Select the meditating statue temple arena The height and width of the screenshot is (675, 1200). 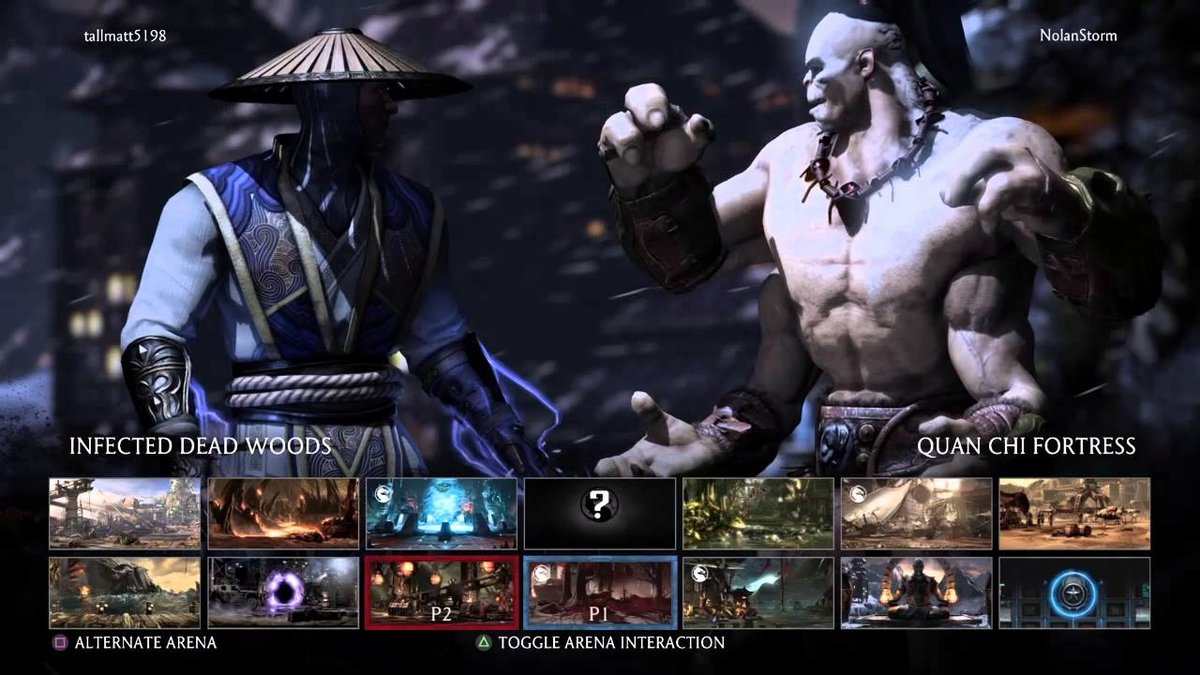[x=916, y=592]
